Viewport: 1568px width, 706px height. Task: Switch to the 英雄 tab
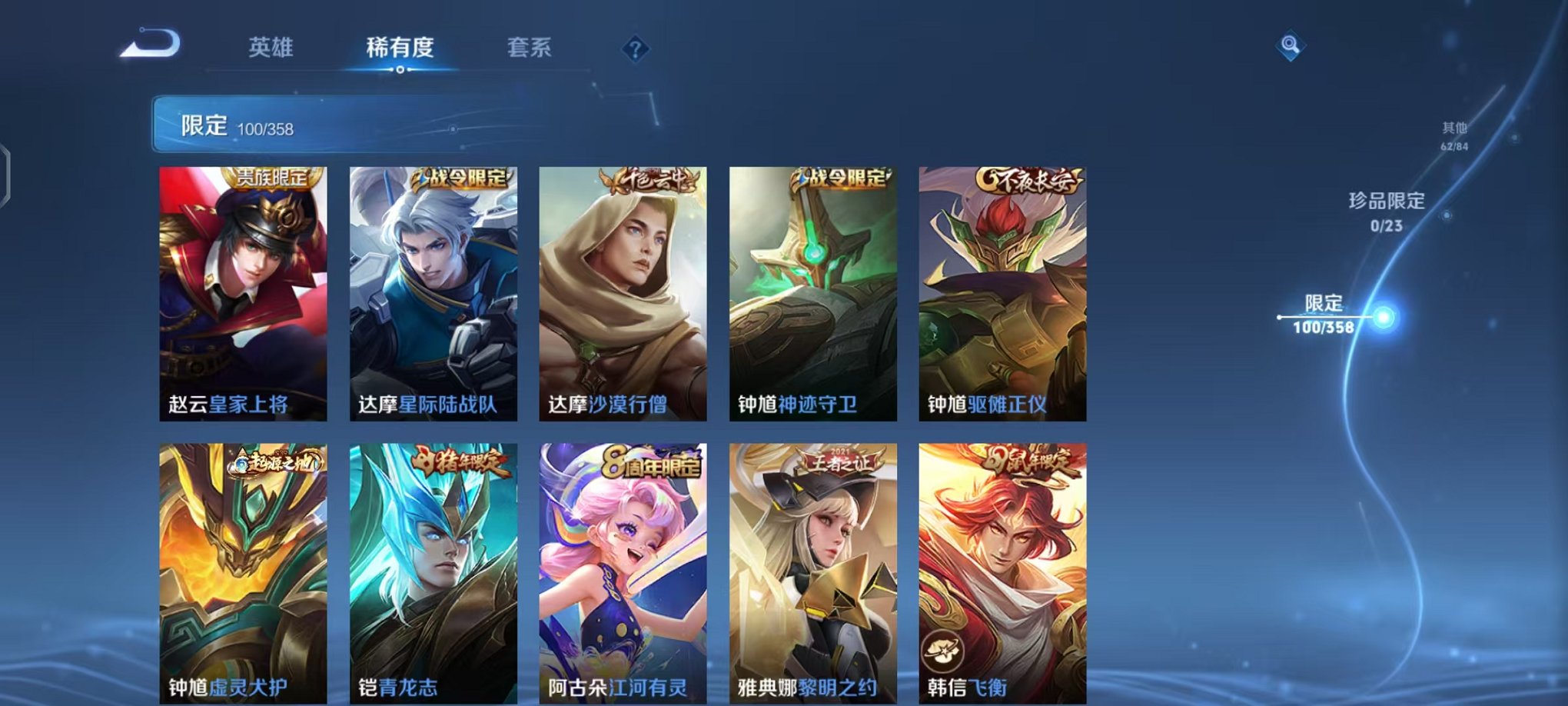(x=268, y=48)
